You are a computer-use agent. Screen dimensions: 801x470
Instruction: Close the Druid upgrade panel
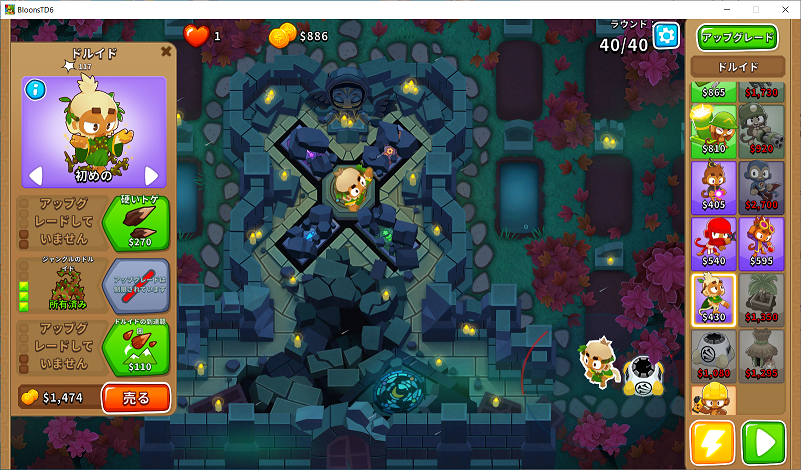point(166,50)
